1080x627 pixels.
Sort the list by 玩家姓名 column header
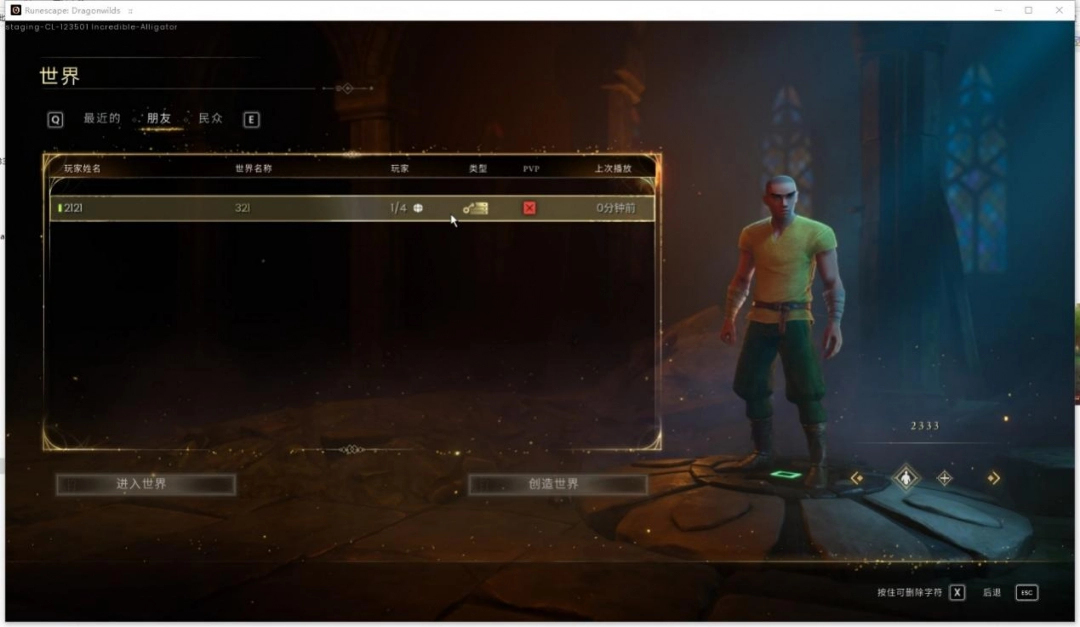pyautogui.click(x=83, y=169)
